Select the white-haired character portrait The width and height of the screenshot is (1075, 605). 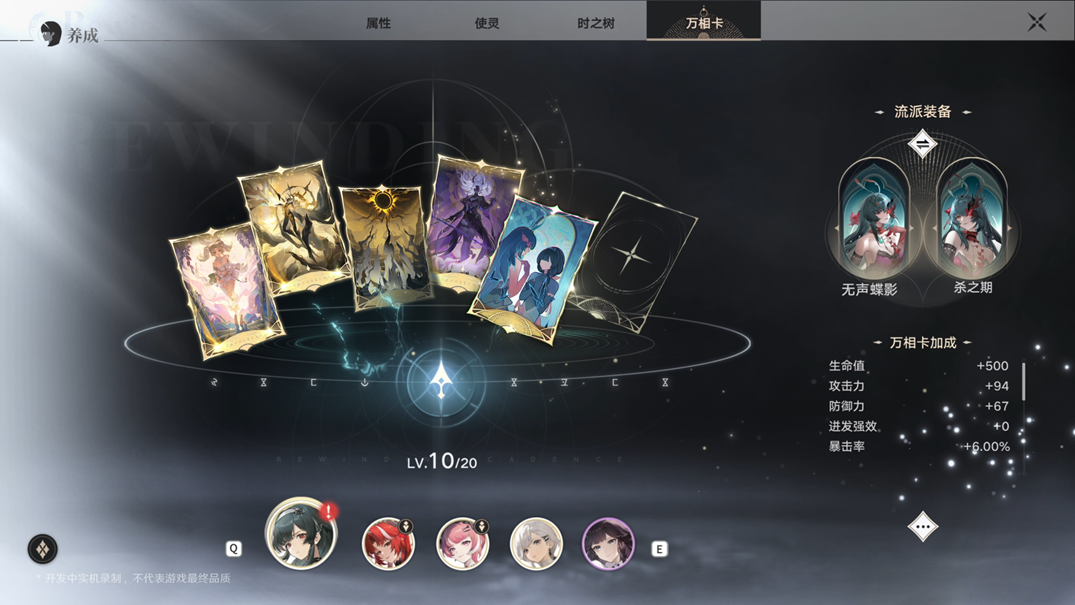[536, 544]
